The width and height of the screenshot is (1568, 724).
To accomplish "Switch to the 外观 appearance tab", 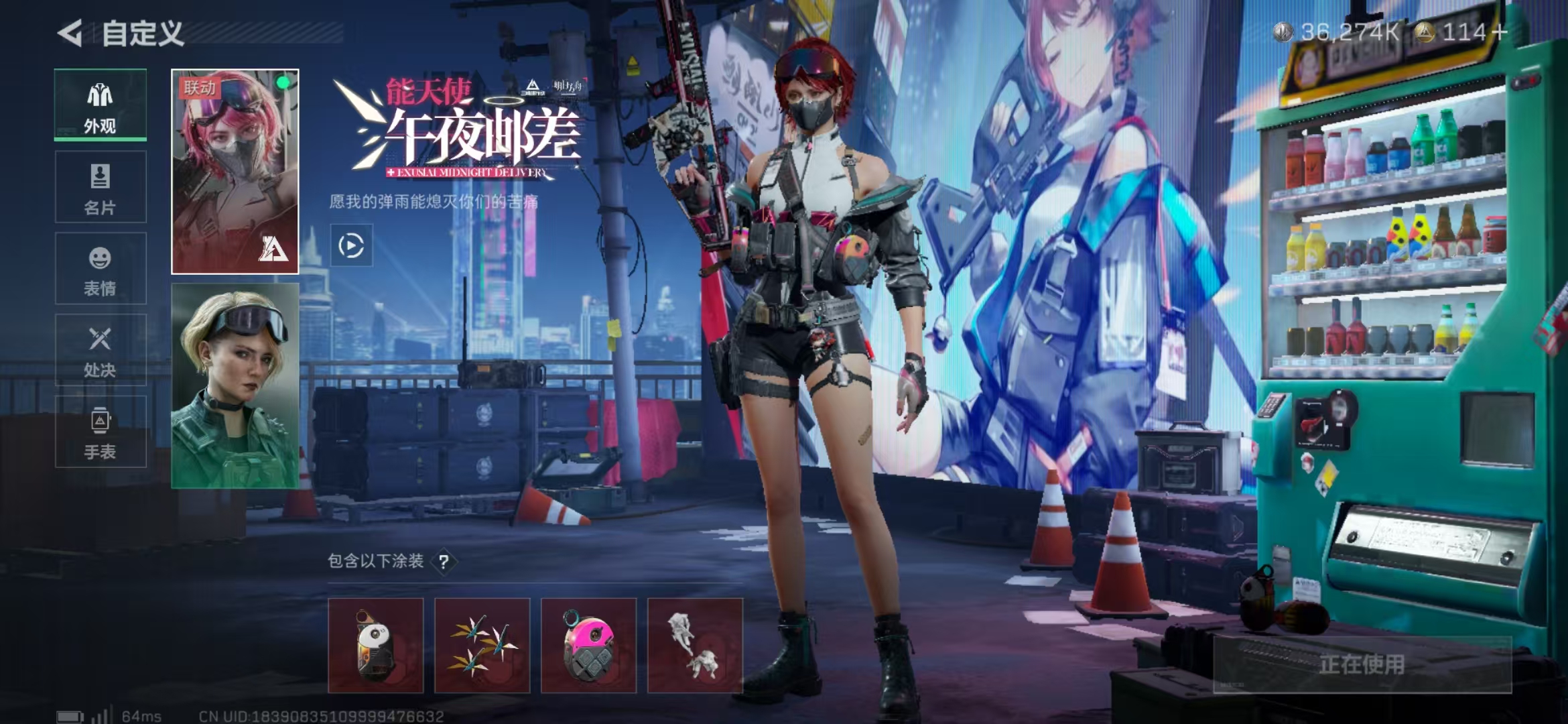I will click(100, 105).
